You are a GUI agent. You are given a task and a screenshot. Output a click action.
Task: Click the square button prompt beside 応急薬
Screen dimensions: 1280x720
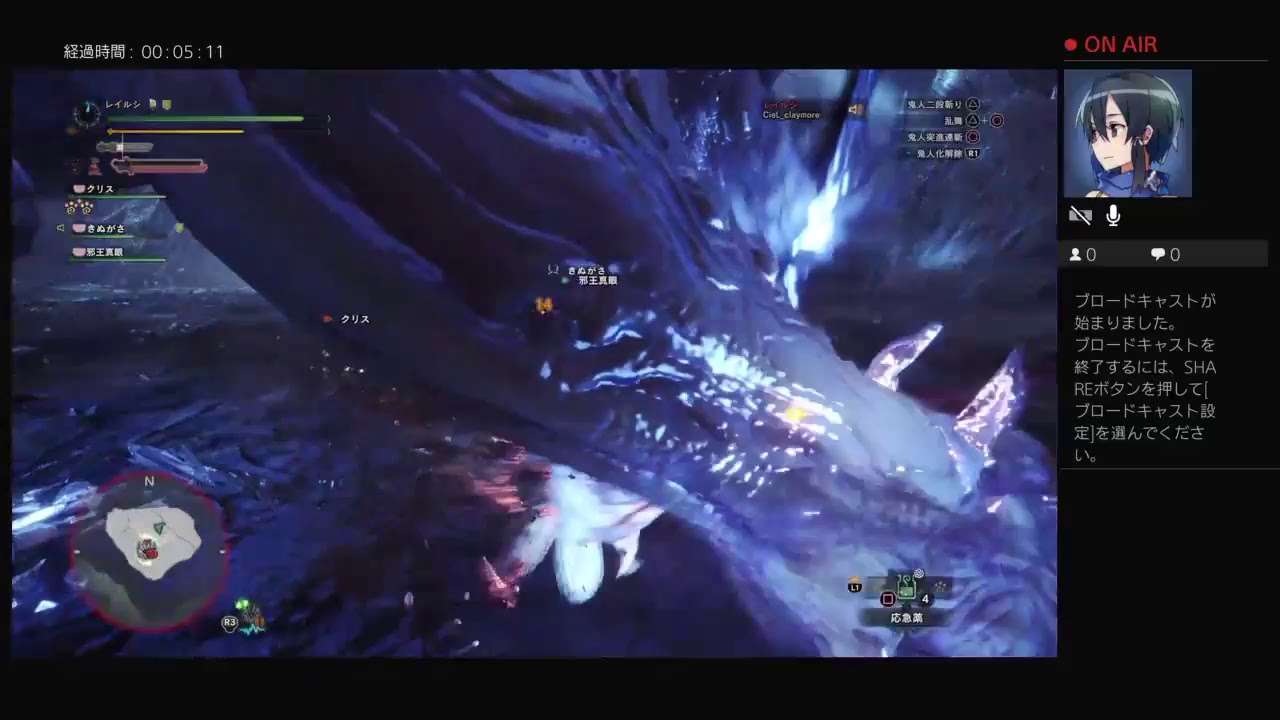pos(888,598)
